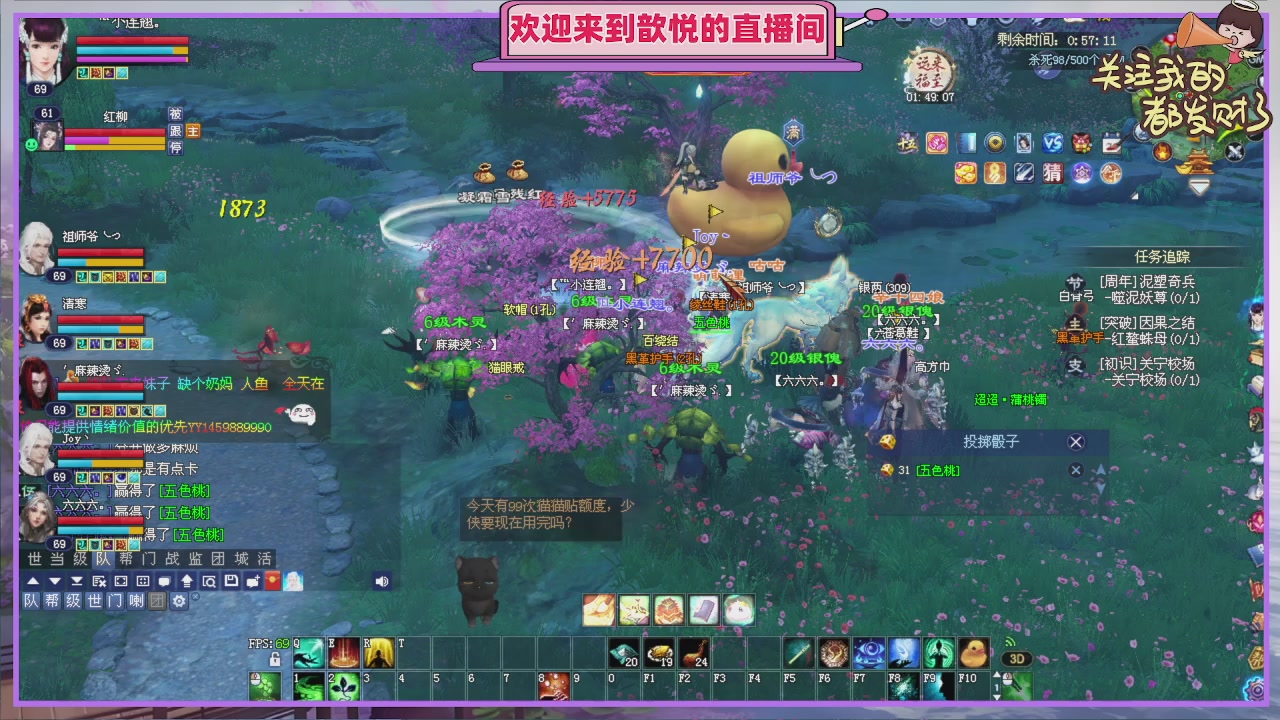Open the VS cross-server arena icon
This screenshot has width=1280, height=720.
pos(1051,143)
